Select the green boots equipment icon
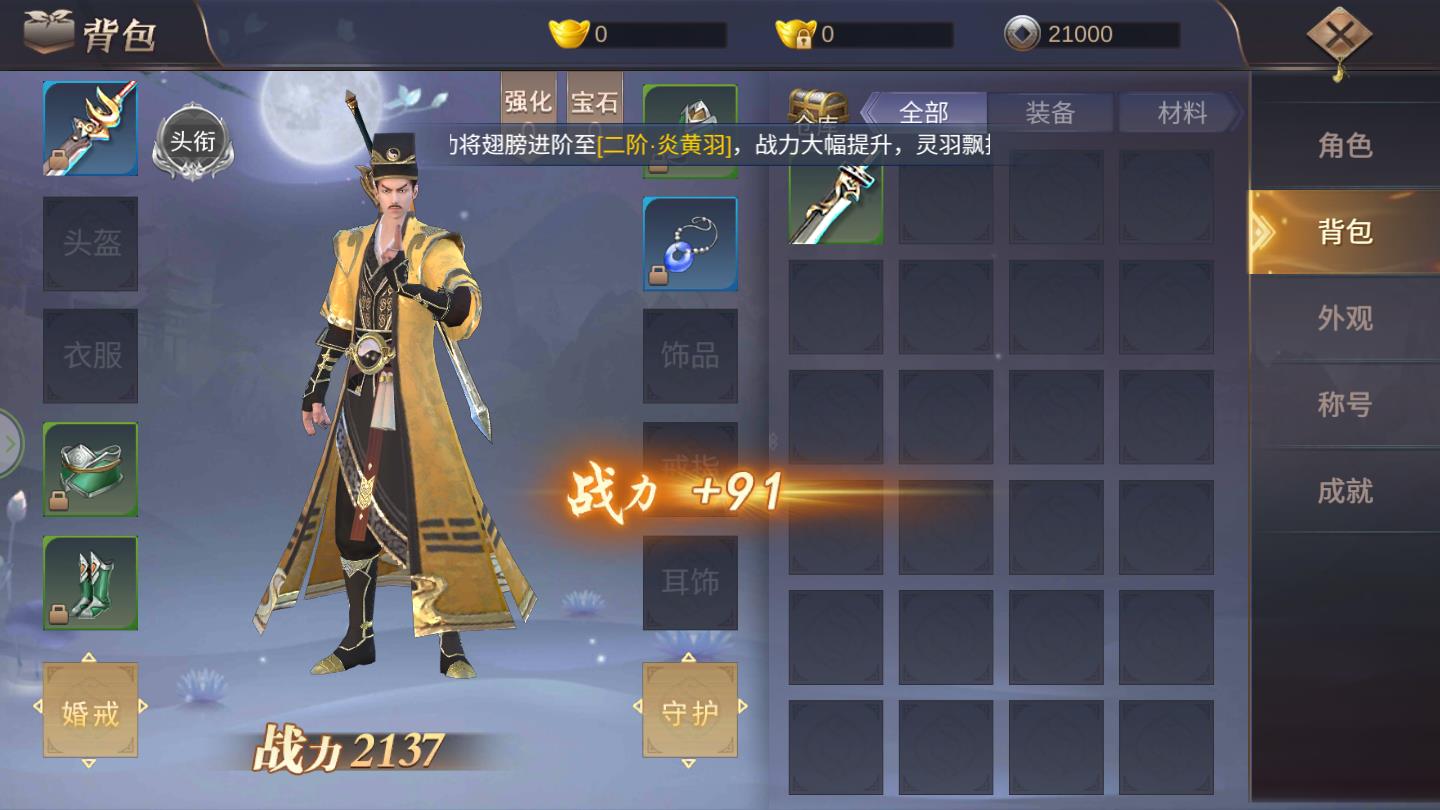Image resolution: width=1440 pixels, height=810 pixels. click(90, 583)
